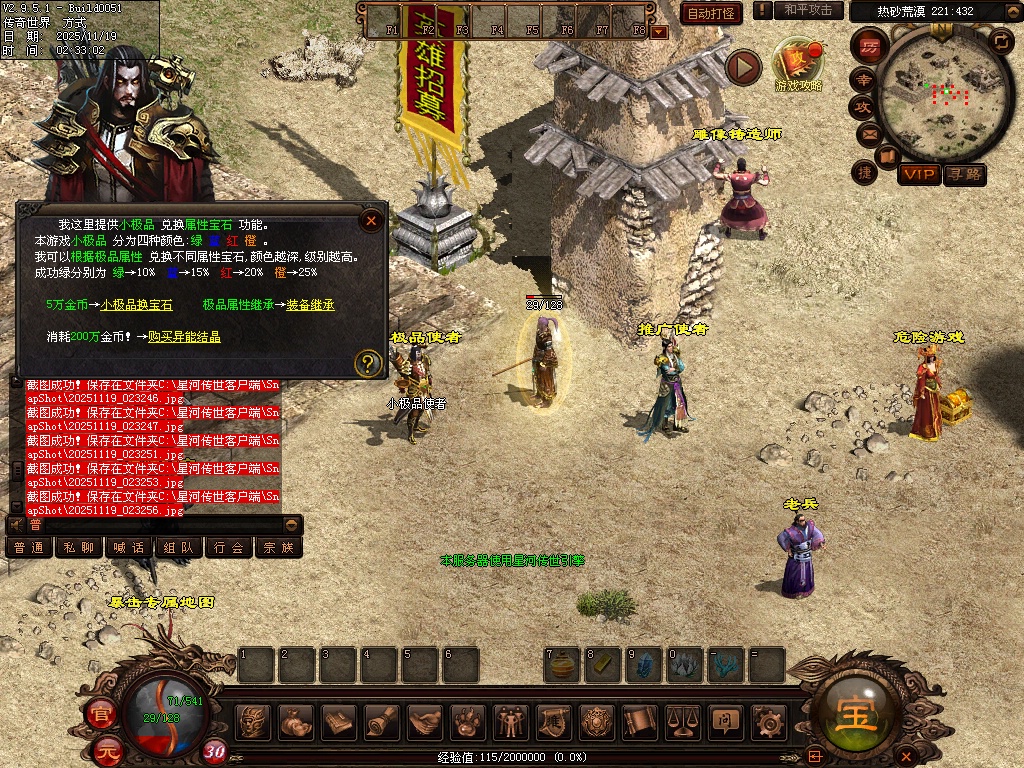The height and width of the screenshot is (768, 1024).
Task: Close the NPC dialogue window
Action: 371,221
